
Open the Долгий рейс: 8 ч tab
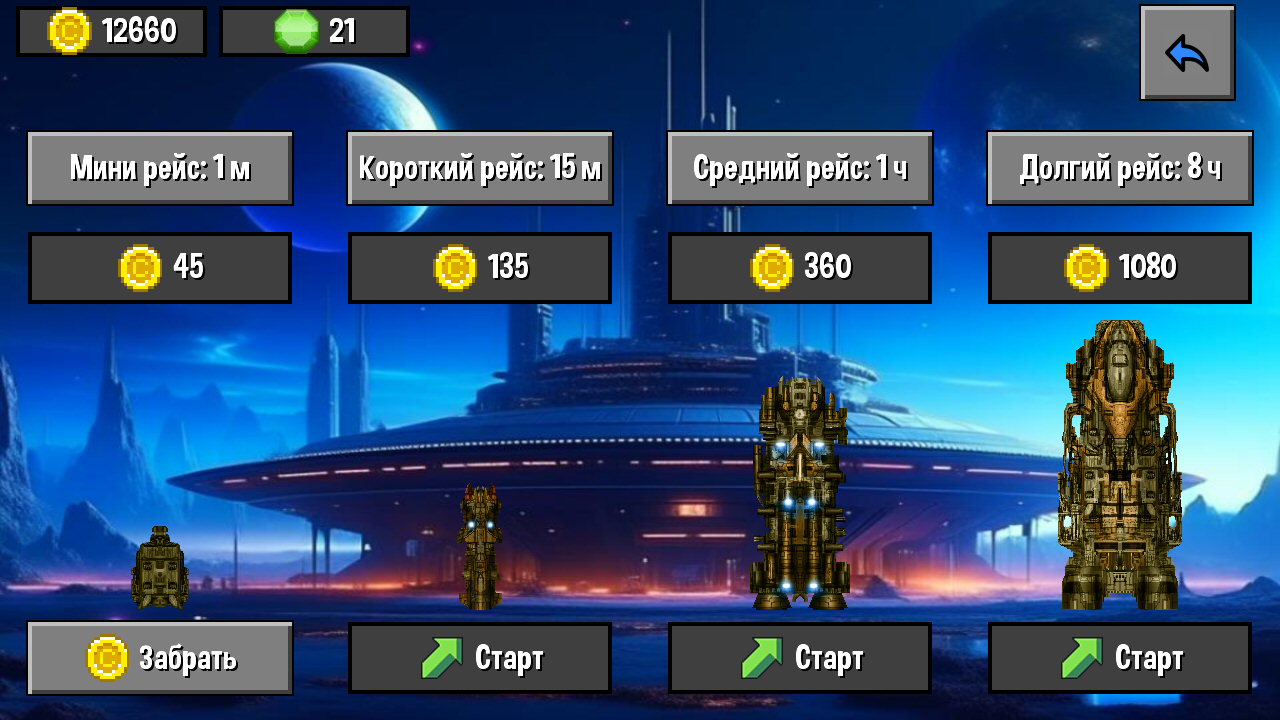tap(1119, 167)
